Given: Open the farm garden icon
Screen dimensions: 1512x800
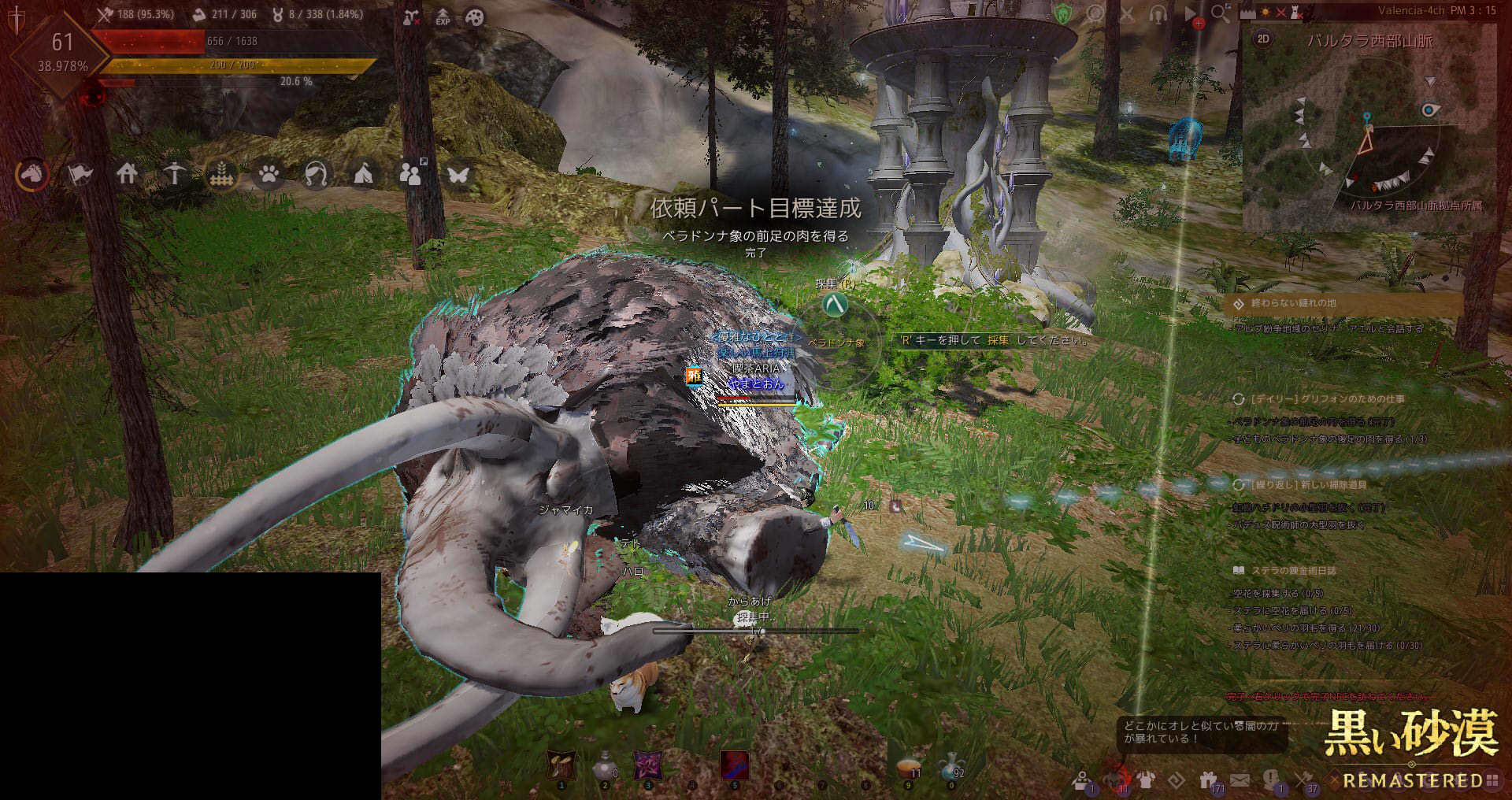Looking at the screenshot, I should [x=221, y=173].
